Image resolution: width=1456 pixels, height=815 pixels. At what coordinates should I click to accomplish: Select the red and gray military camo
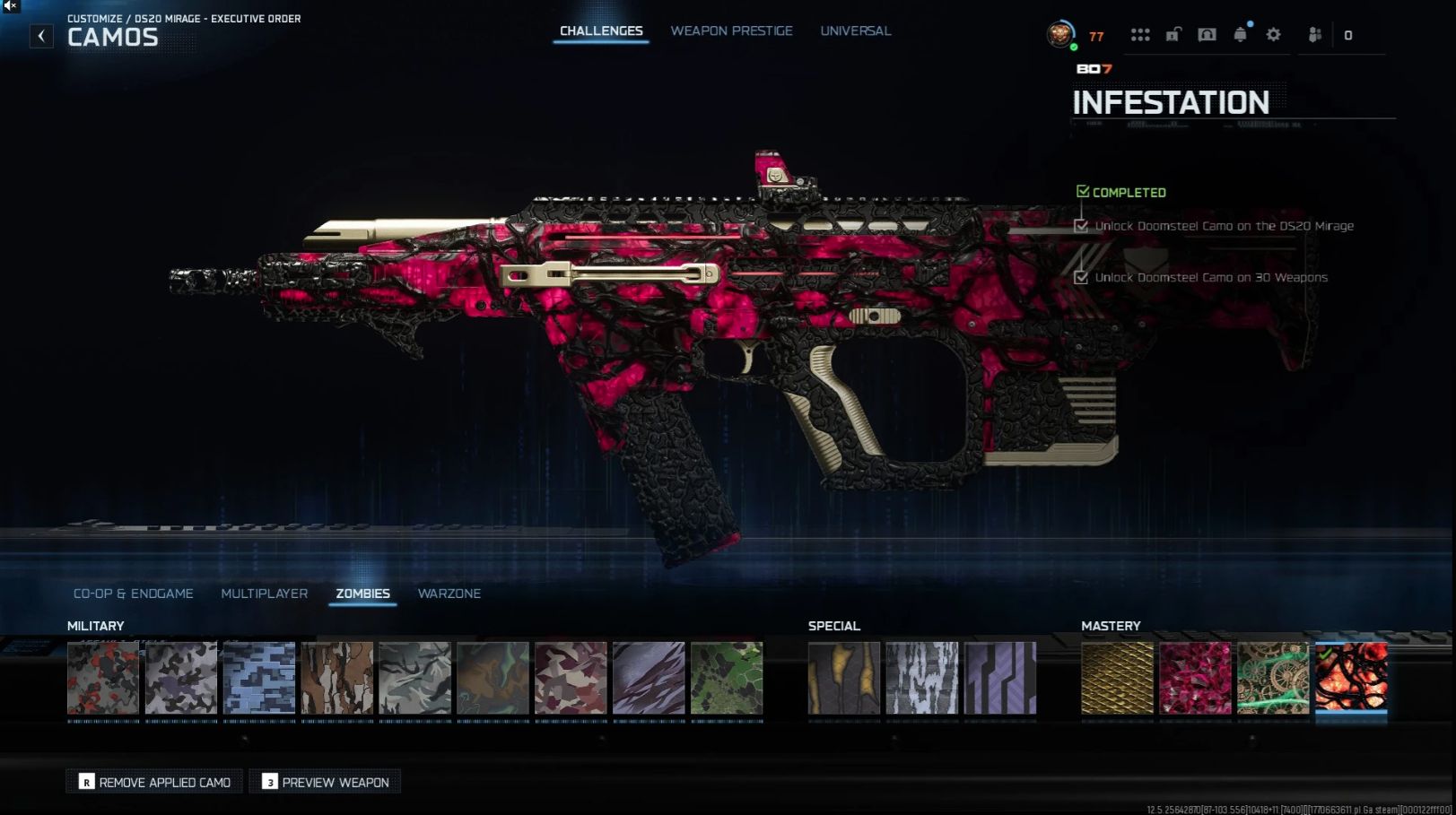coord(103,678)
